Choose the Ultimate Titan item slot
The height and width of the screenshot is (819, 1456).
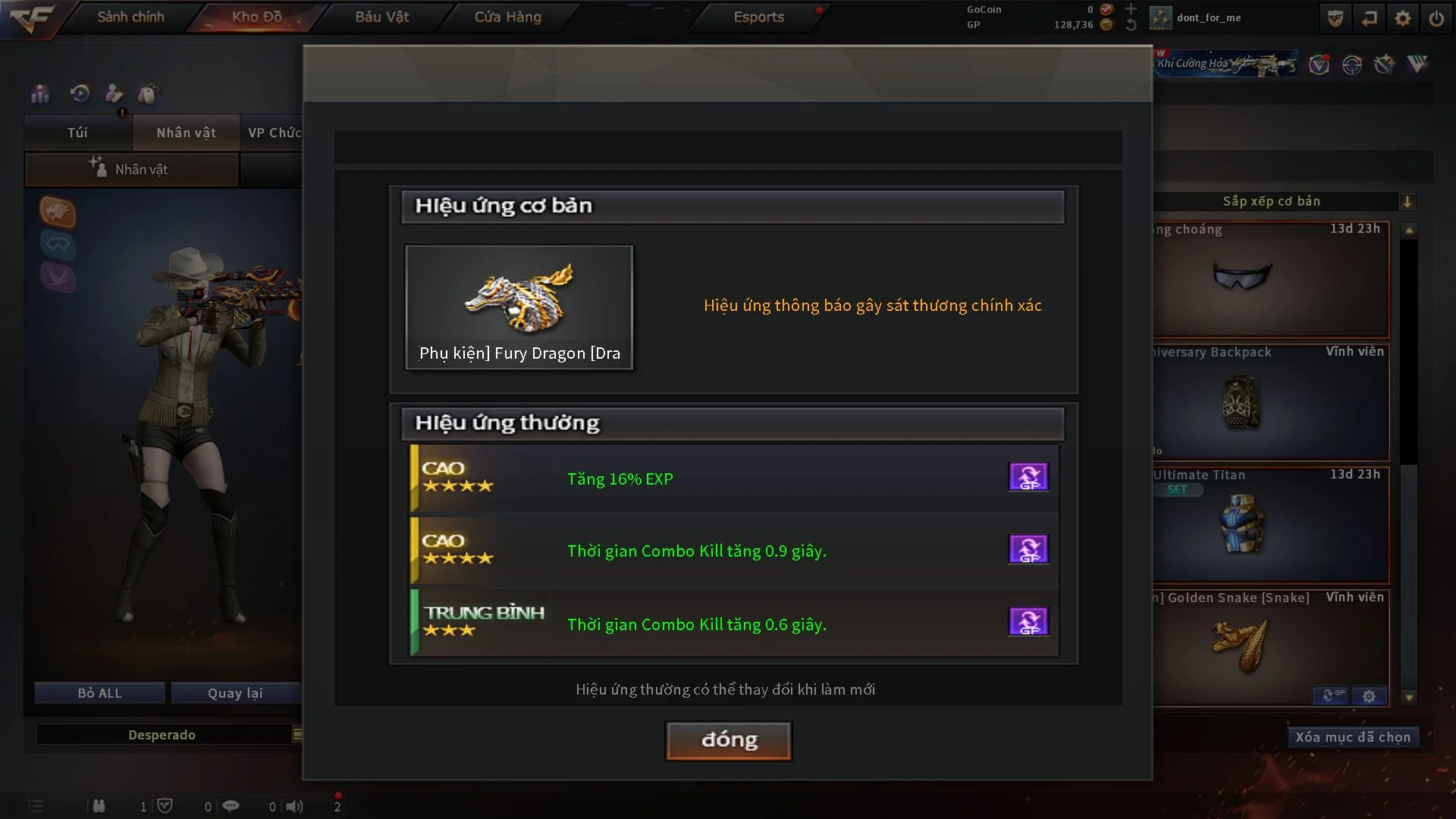(x=1271, y=526)
